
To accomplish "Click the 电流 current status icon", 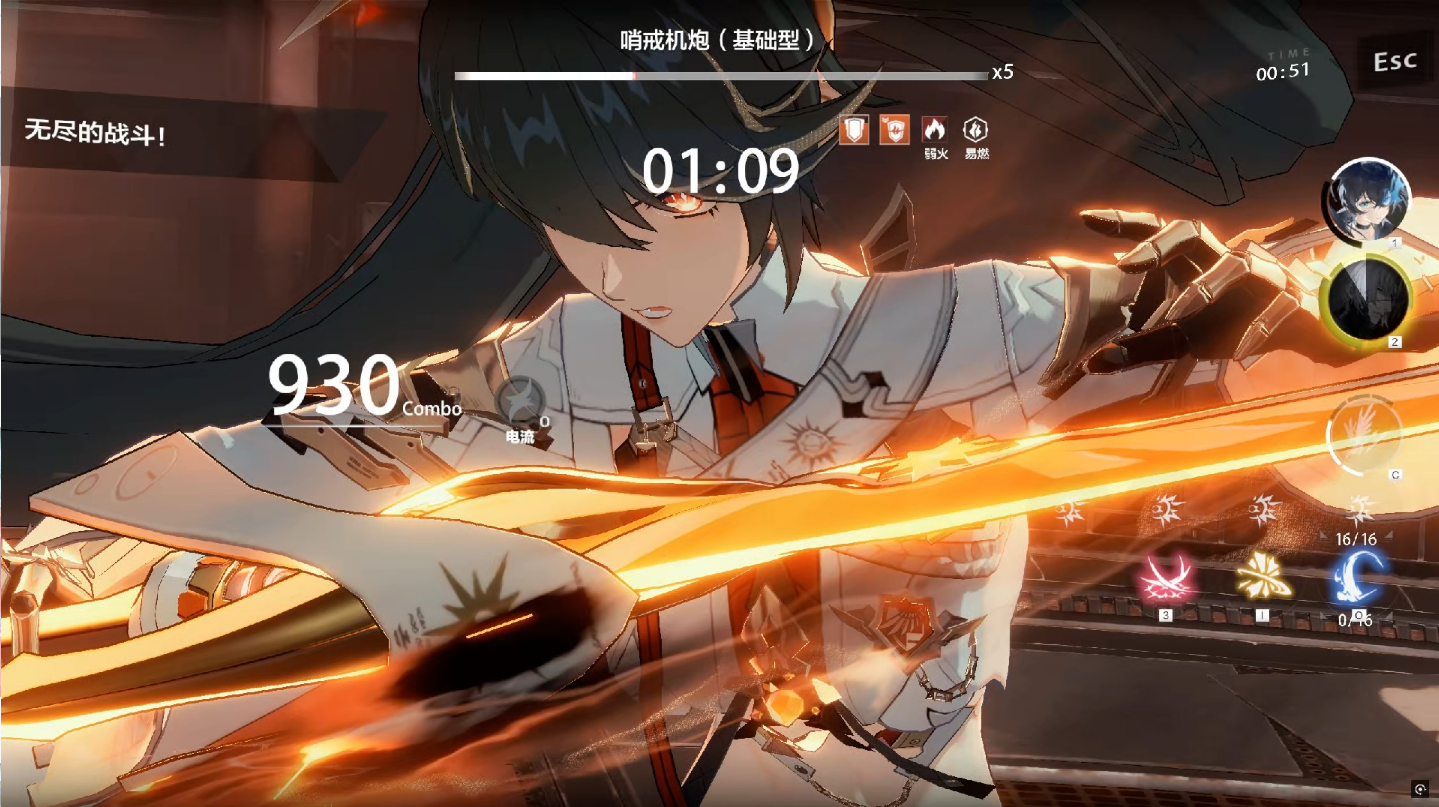I will (x=521, y=402).
